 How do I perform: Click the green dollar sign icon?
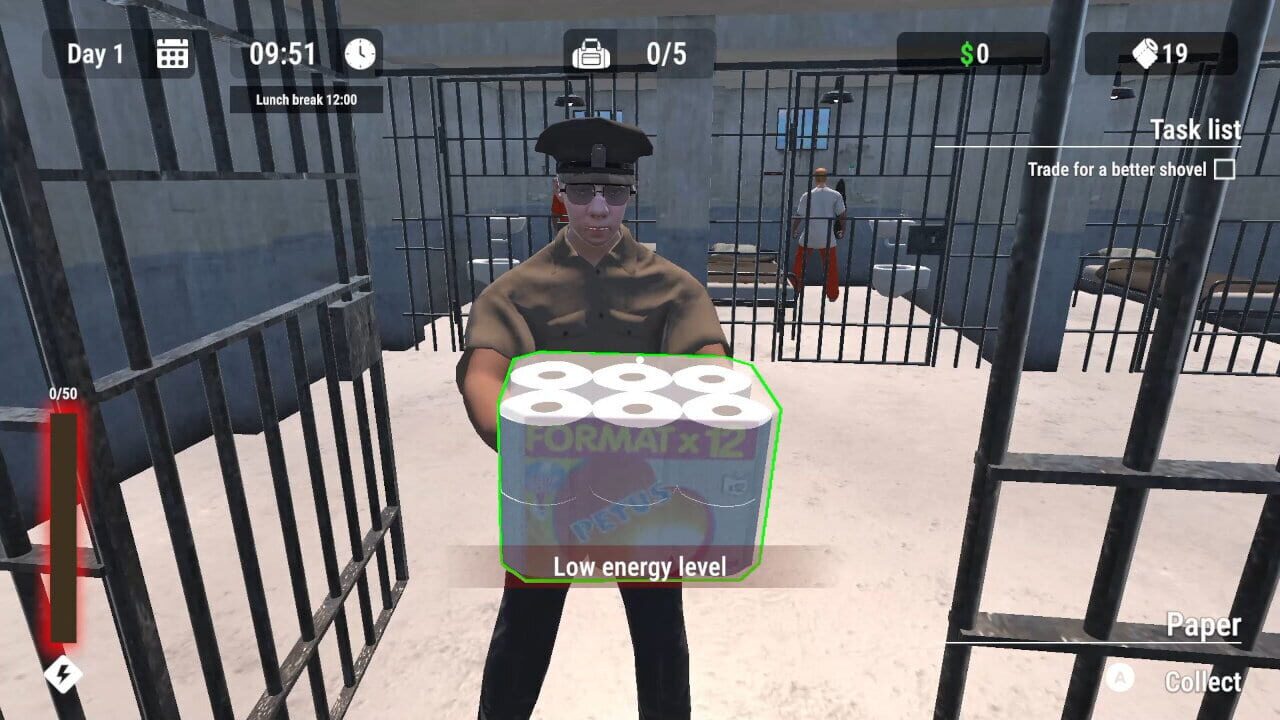pyautogui.click(x=967, y=55)
